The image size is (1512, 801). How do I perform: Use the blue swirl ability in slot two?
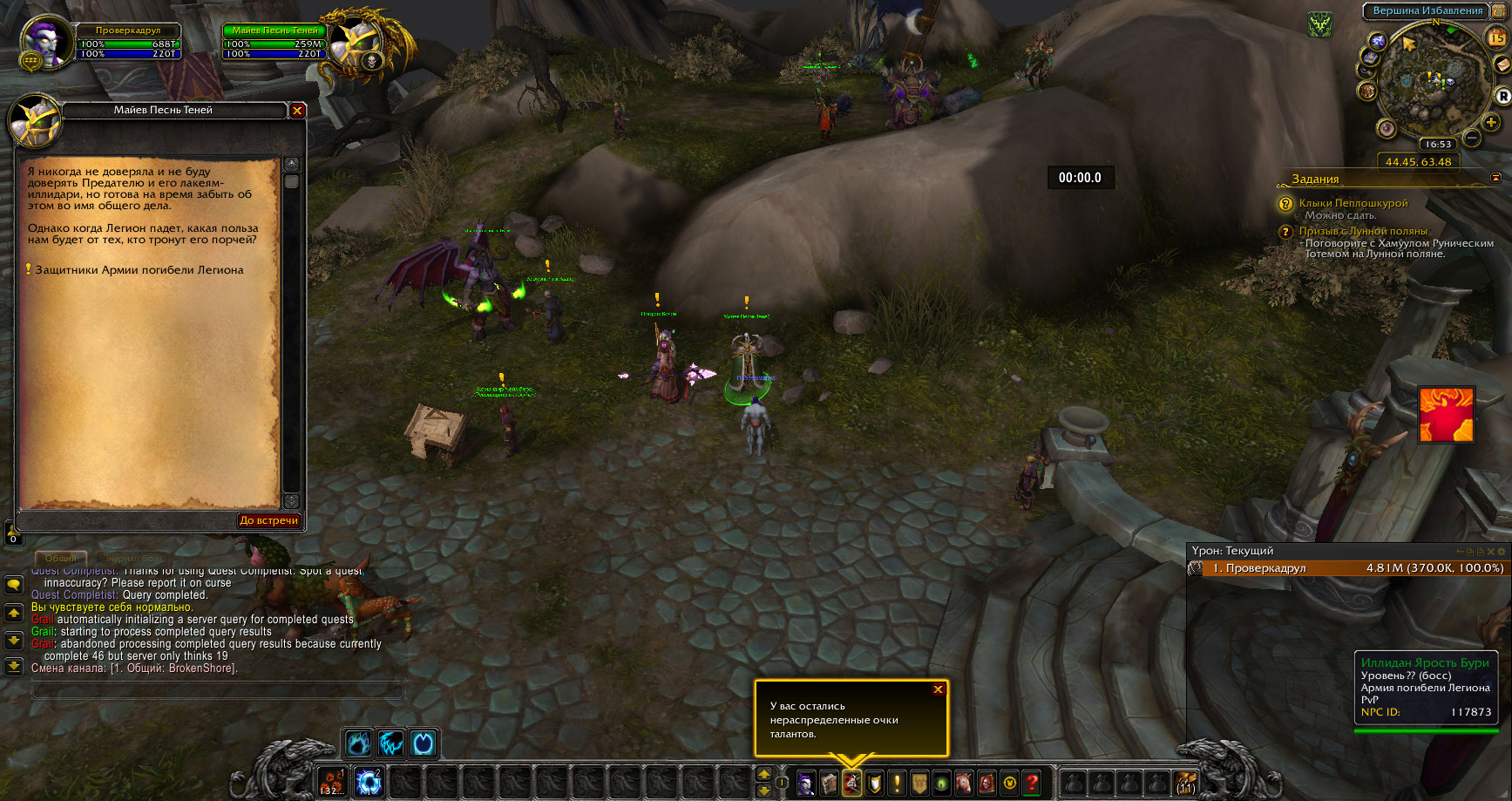pos(369,782)
